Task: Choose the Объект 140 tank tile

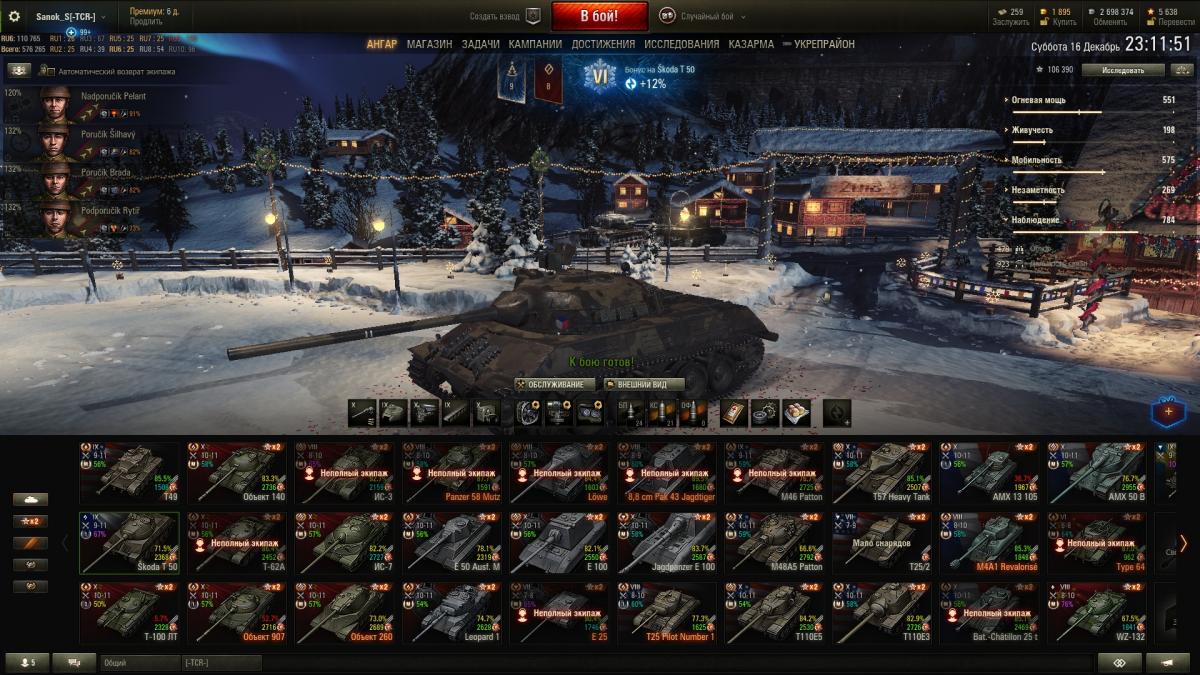Action: click(236, 473)
